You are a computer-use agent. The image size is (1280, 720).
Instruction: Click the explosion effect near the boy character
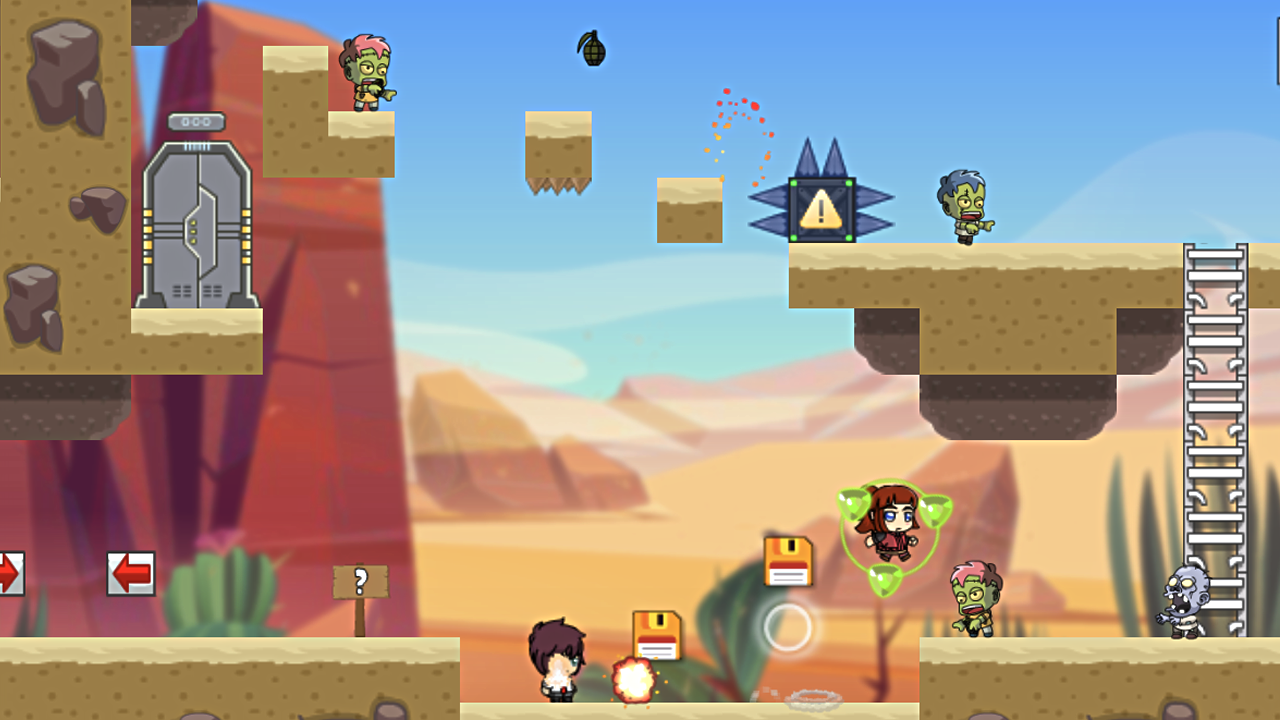click(x=634, y=675)
